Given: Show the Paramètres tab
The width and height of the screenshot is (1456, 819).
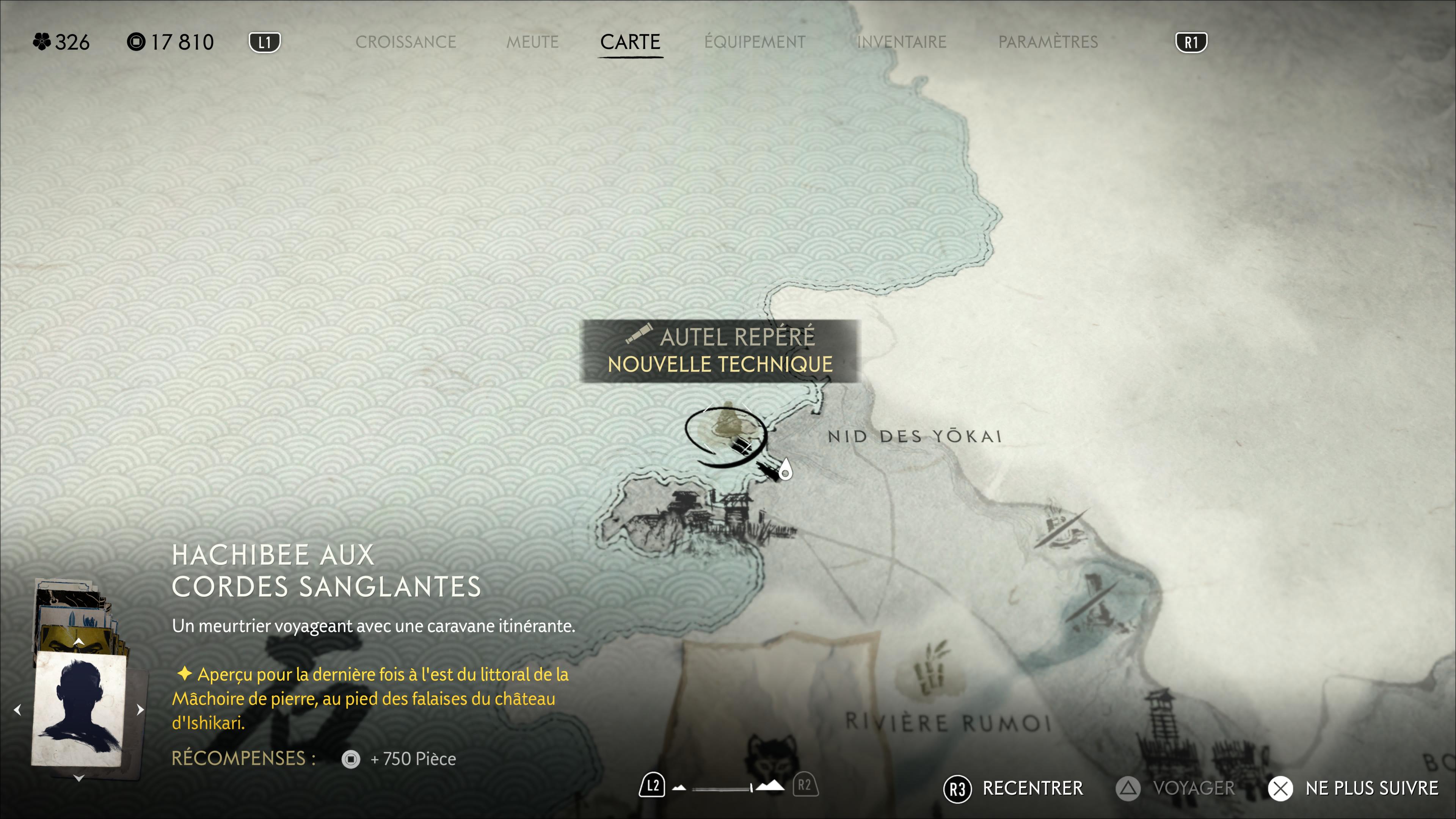Looking at the screenshot, I should [x=1048, y=42].
